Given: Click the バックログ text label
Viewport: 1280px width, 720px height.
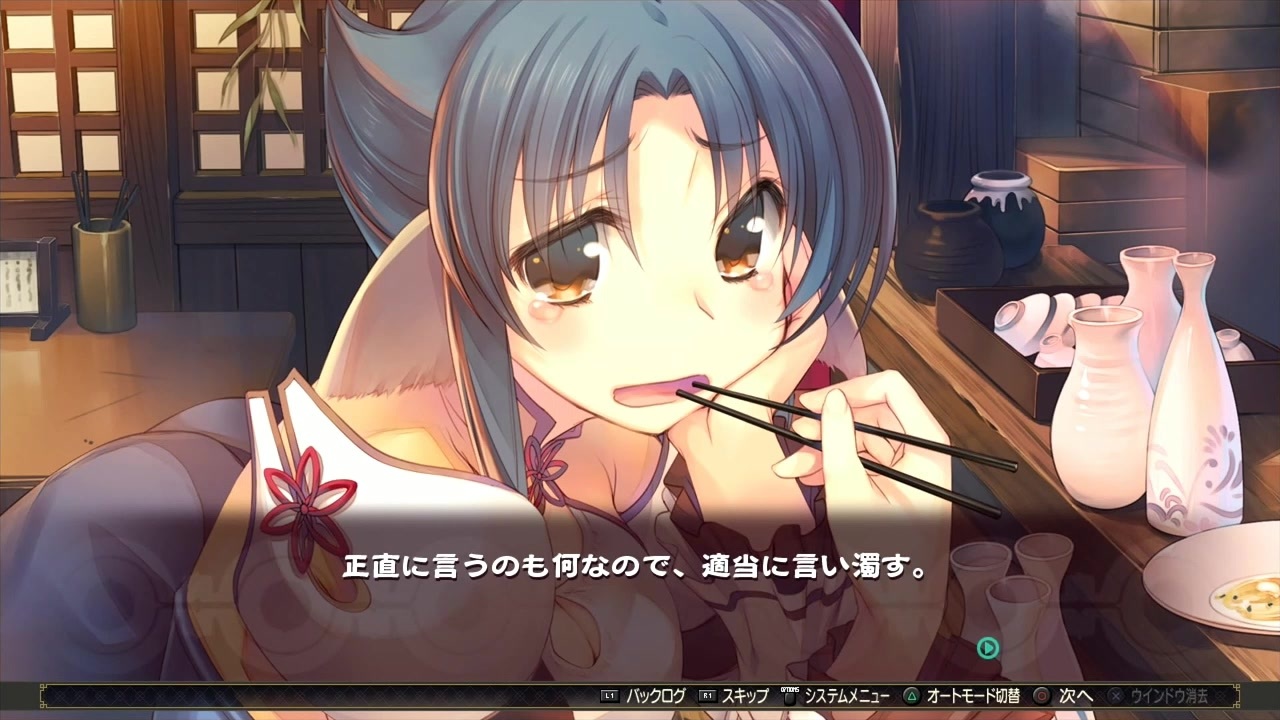Looking at the screenshot, I should click(x=655, y=698).
